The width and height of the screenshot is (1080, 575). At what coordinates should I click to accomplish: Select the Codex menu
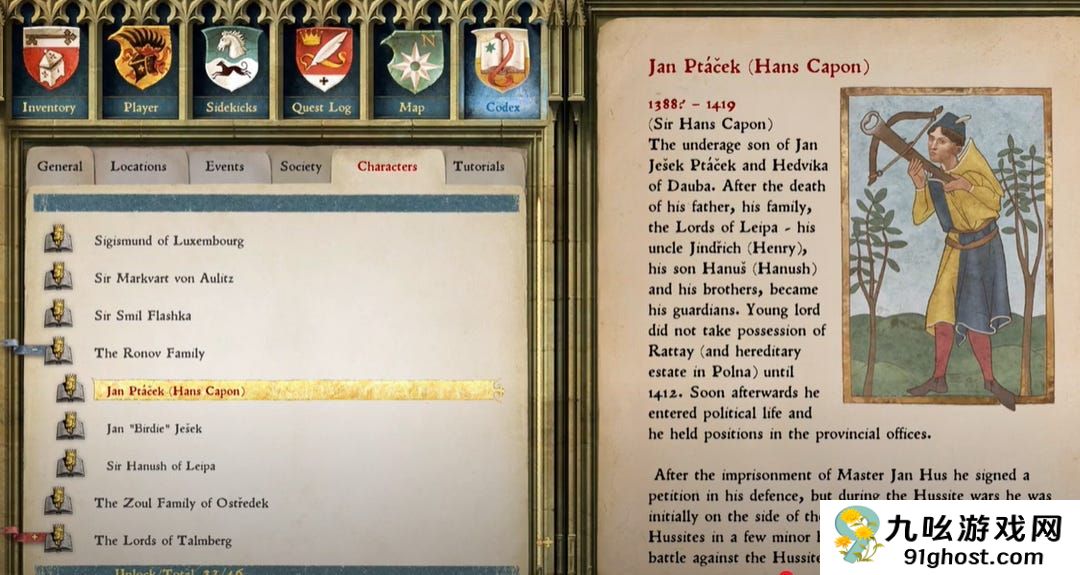point(502,71)
